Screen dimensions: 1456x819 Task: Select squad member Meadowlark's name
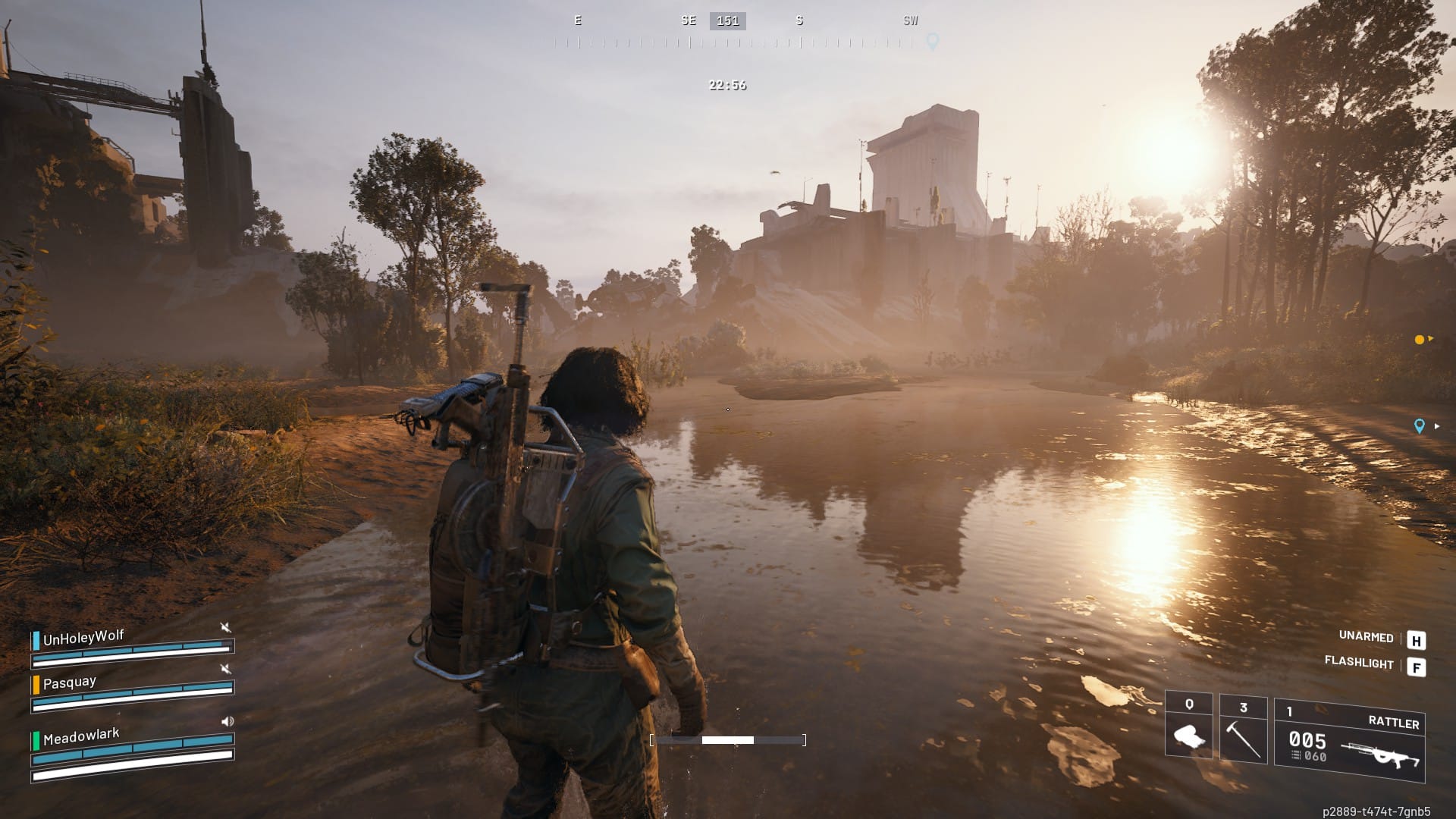tap(80, 736)
